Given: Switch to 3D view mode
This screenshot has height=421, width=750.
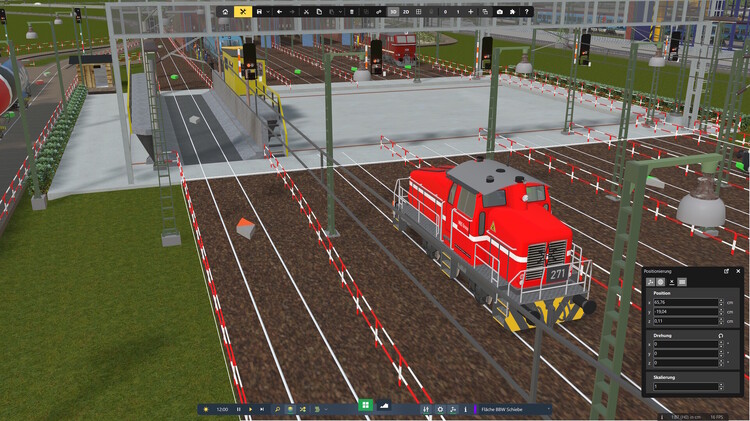Looking at the screenshot, I should coord(393,11).
